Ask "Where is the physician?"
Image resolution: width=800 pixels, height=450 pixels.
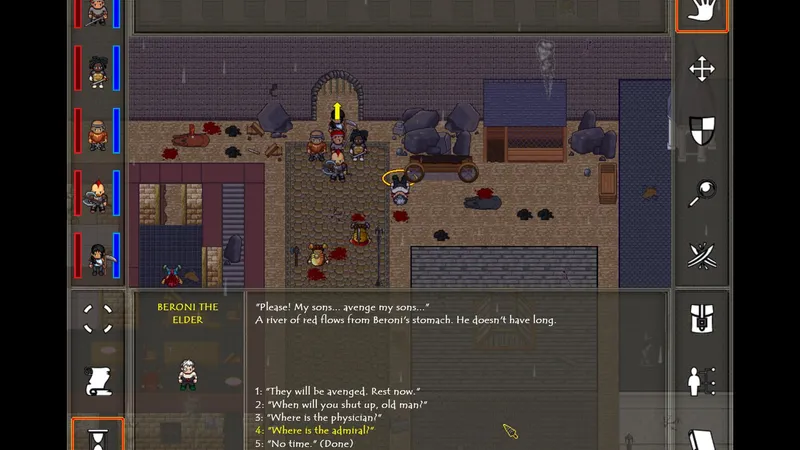[x=320, y=417]
